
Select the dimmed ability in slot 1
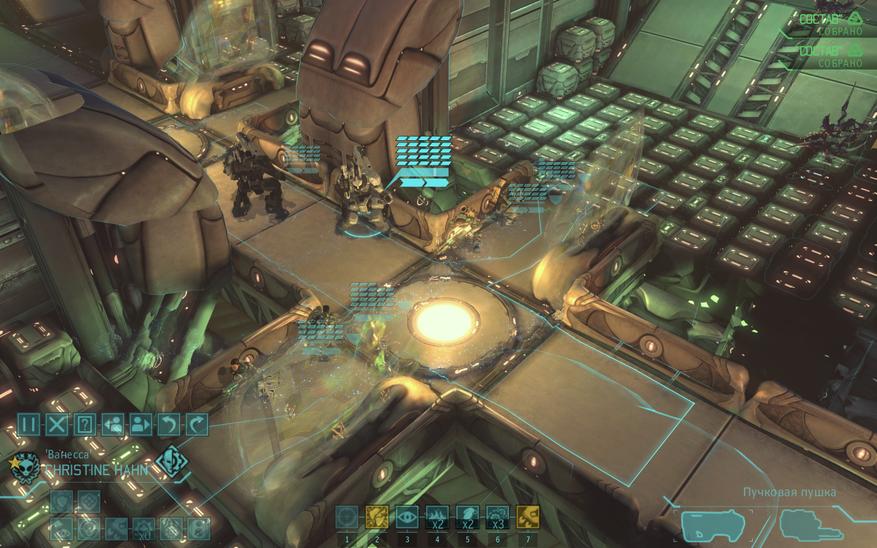347,516
